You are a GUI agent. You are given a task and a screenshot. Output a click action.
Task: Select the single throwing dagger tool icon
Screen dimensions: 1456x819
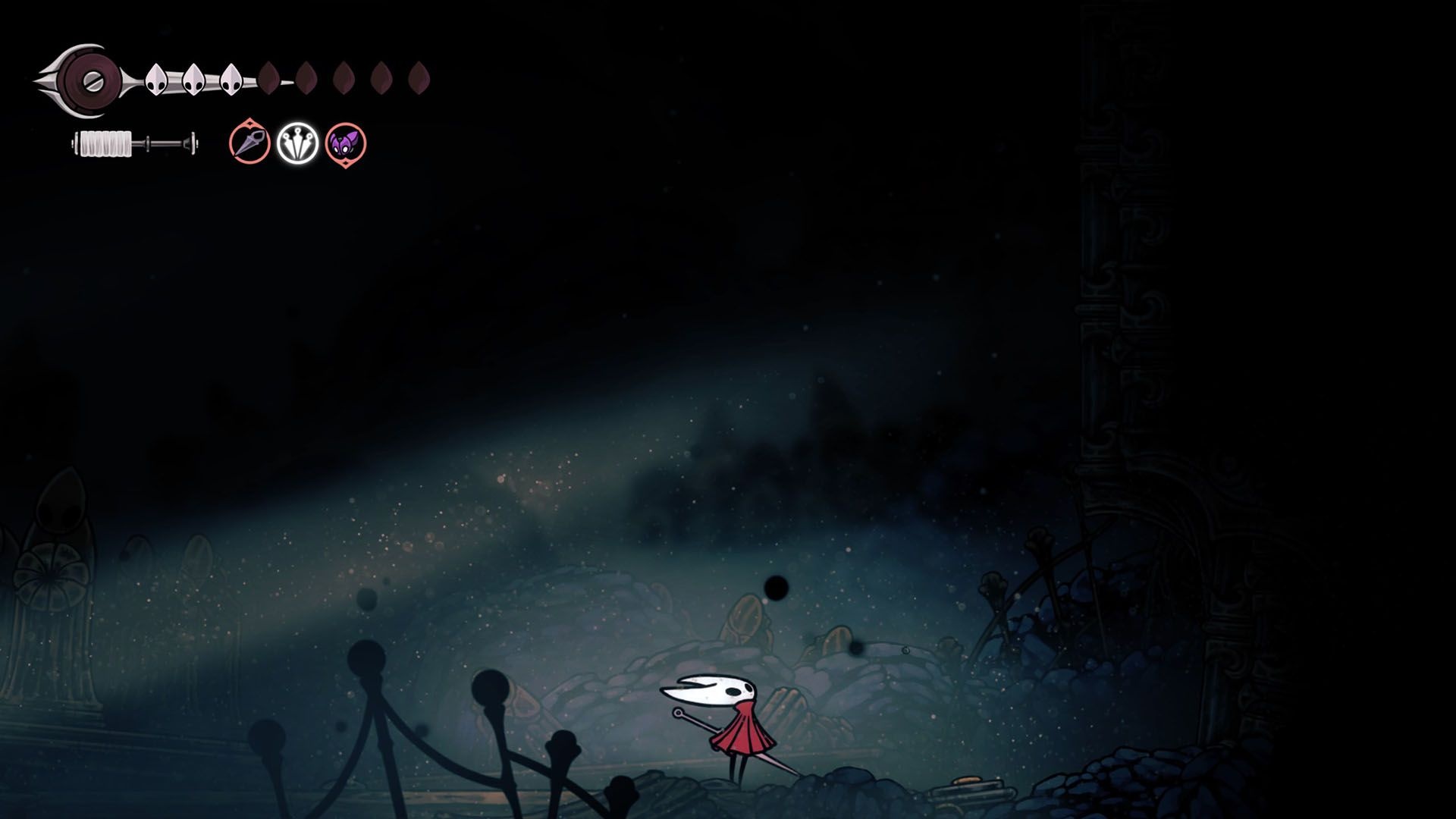(249, 143)
